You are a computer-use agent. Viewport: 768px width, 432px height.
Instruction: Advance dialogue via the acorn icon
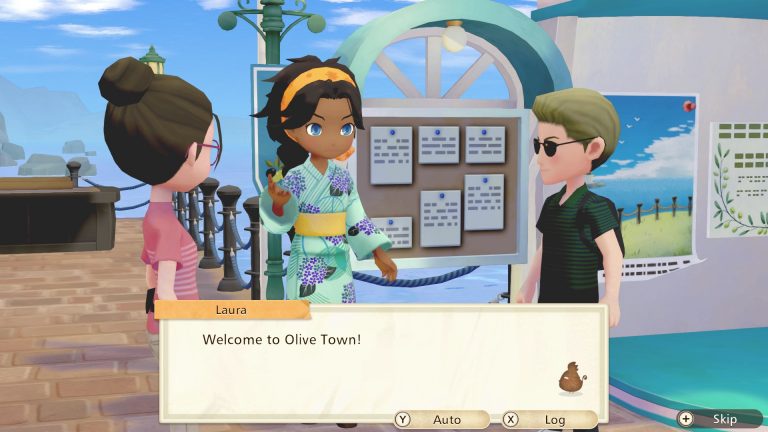pyautogui.click(x=571, y=379)
